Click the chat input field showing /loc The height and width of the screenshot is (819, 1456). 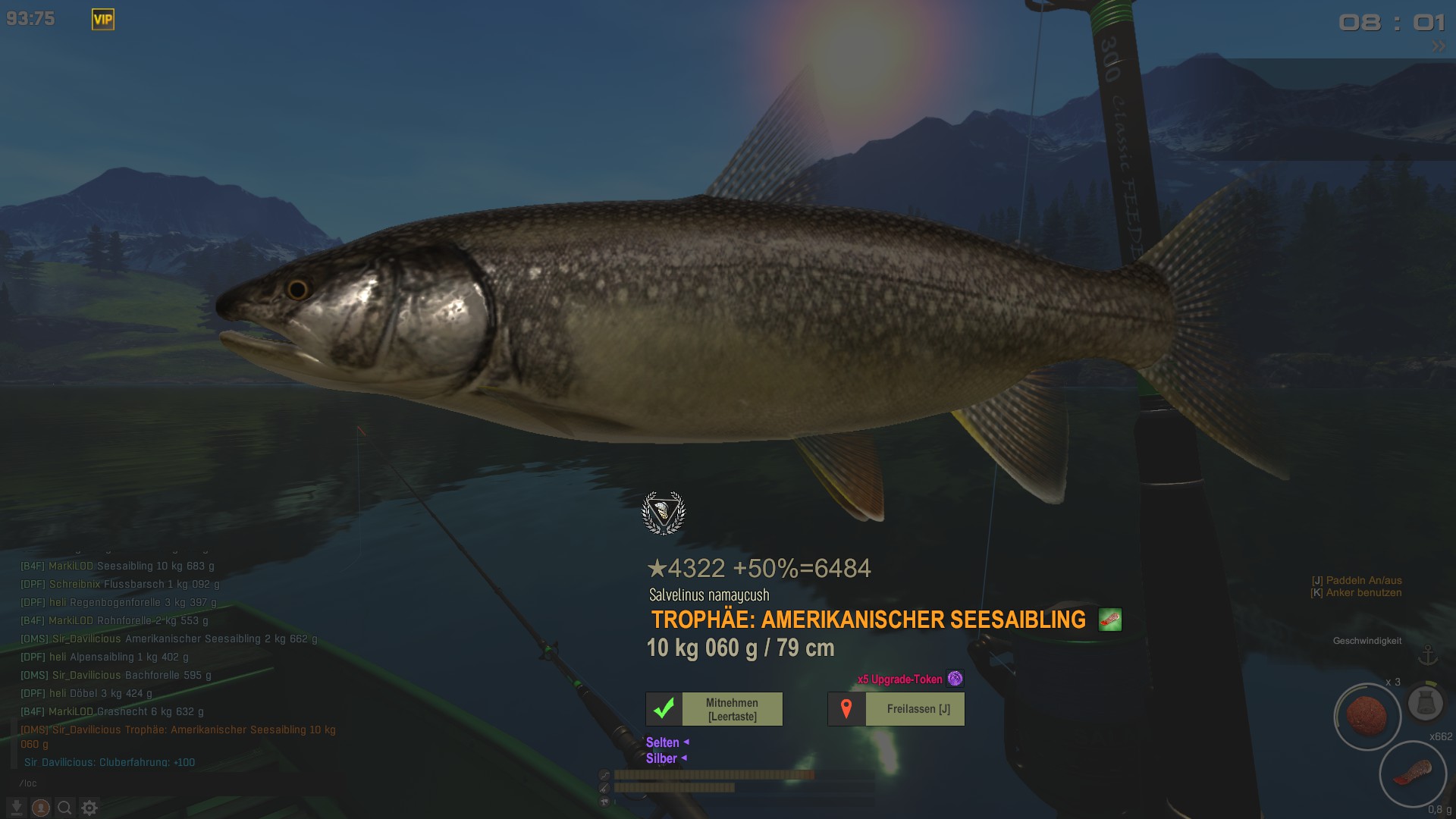point(152,783)
